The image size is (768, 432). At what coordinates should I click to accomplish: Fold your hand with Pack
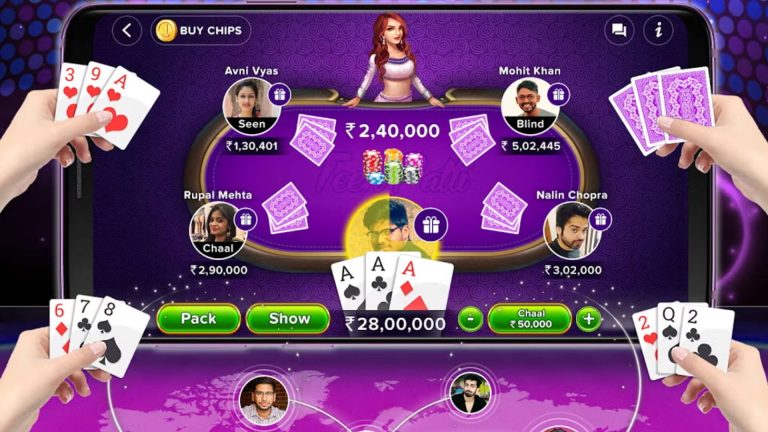(x=198, y=319)
